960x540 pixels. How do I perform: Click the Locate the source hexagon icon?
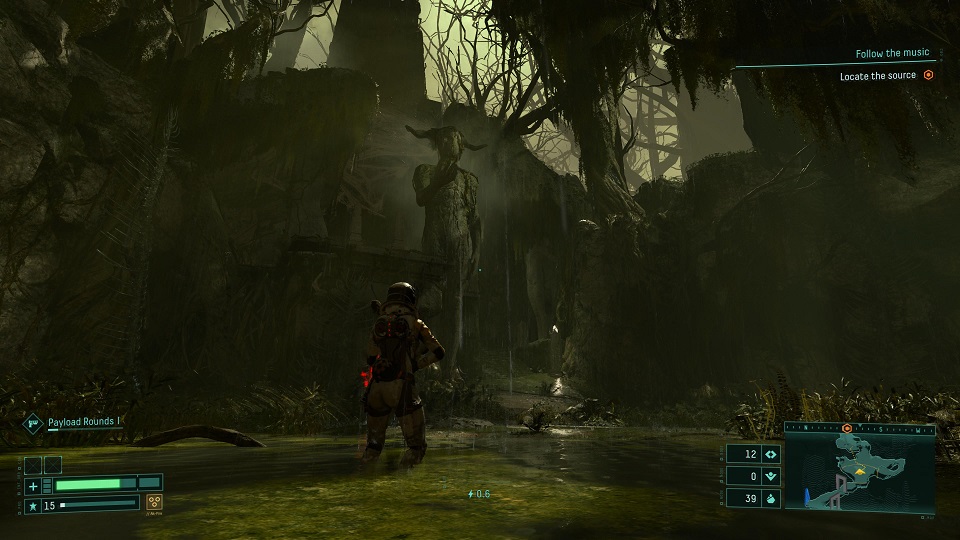pos(928,75)
